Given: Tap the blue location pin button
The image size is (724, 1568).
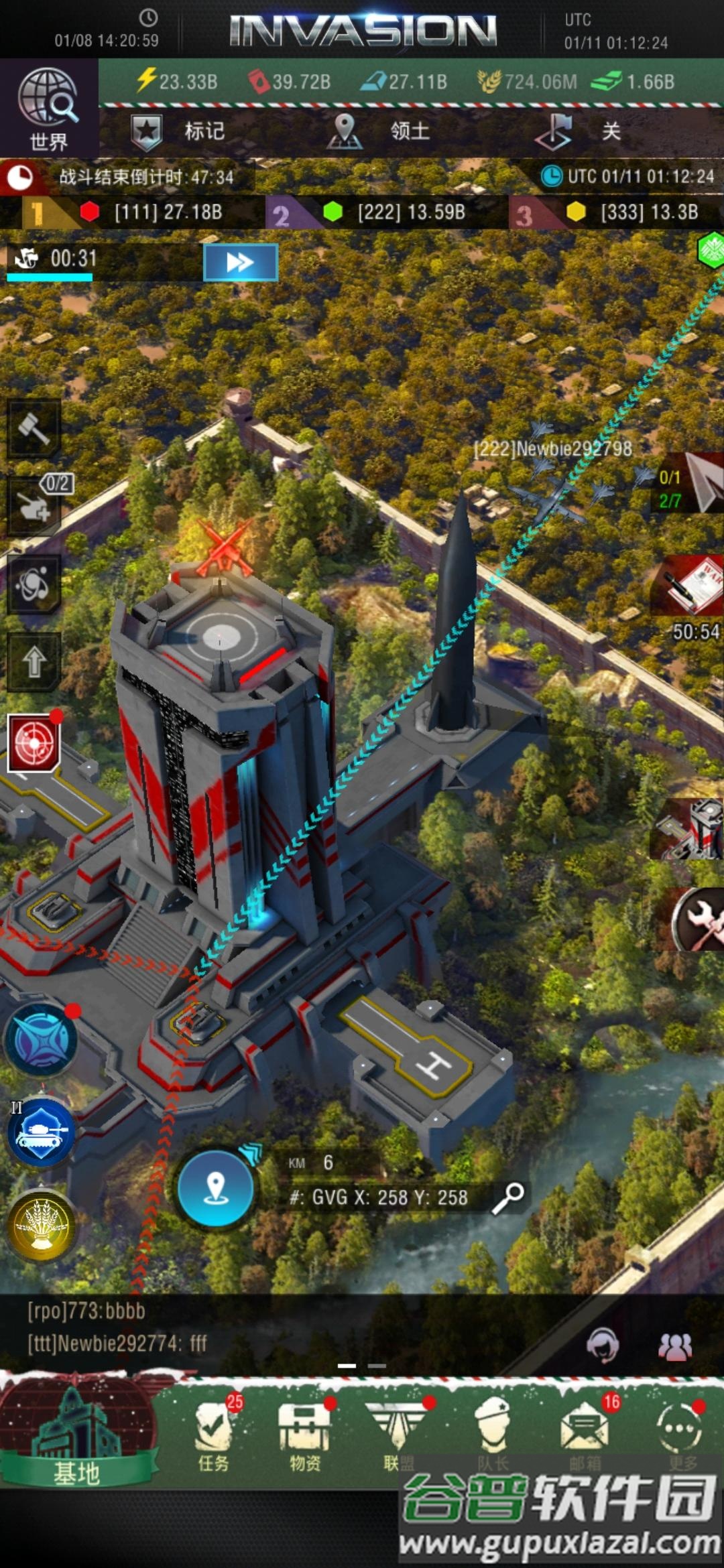Looking at the screenshot, I should (215, 1188).
